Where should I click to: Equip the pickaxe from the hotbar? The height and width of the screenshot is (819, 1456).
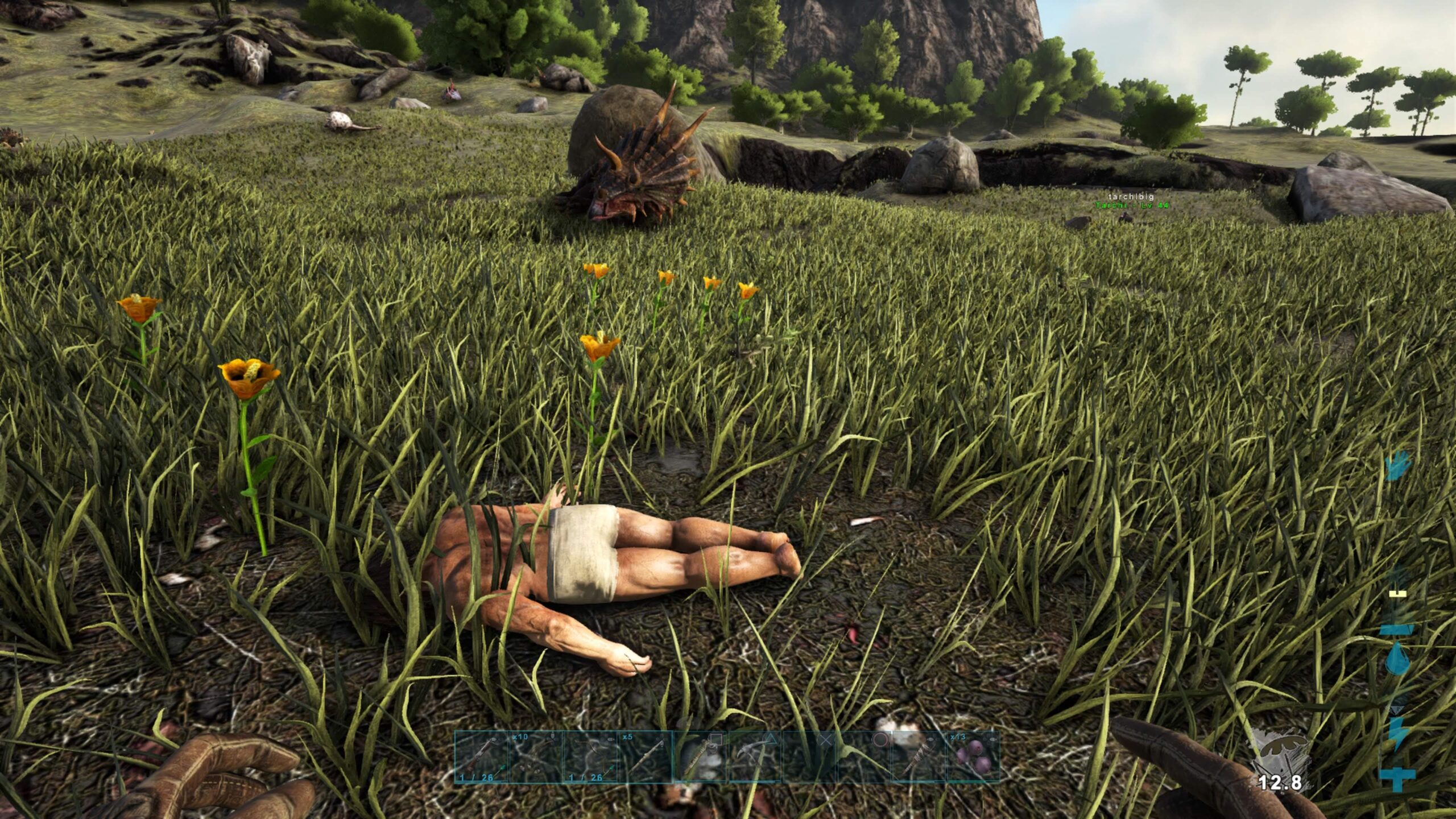pos(754,758)
